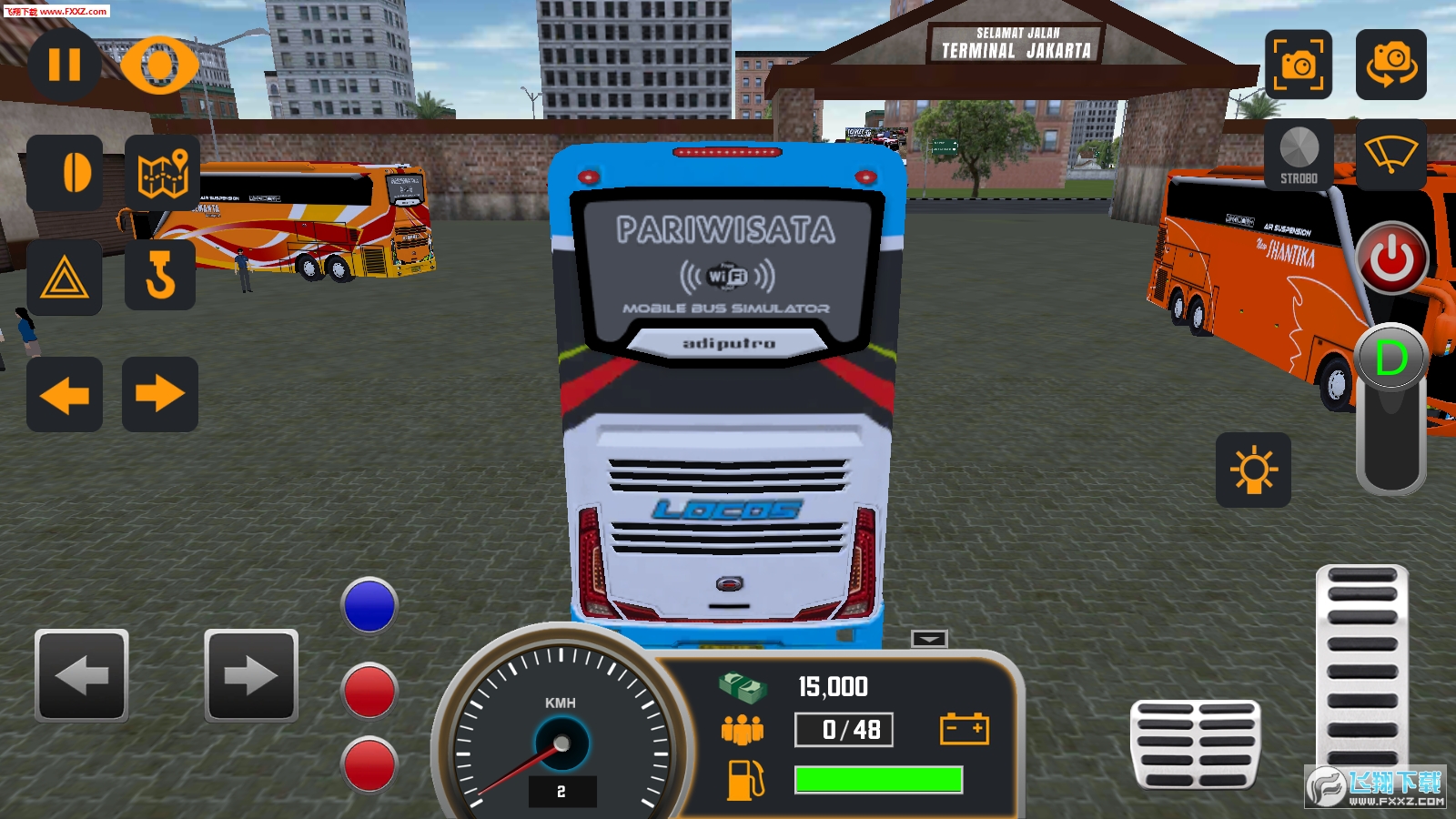Steer left with the gray arrow

click(82, 675)
